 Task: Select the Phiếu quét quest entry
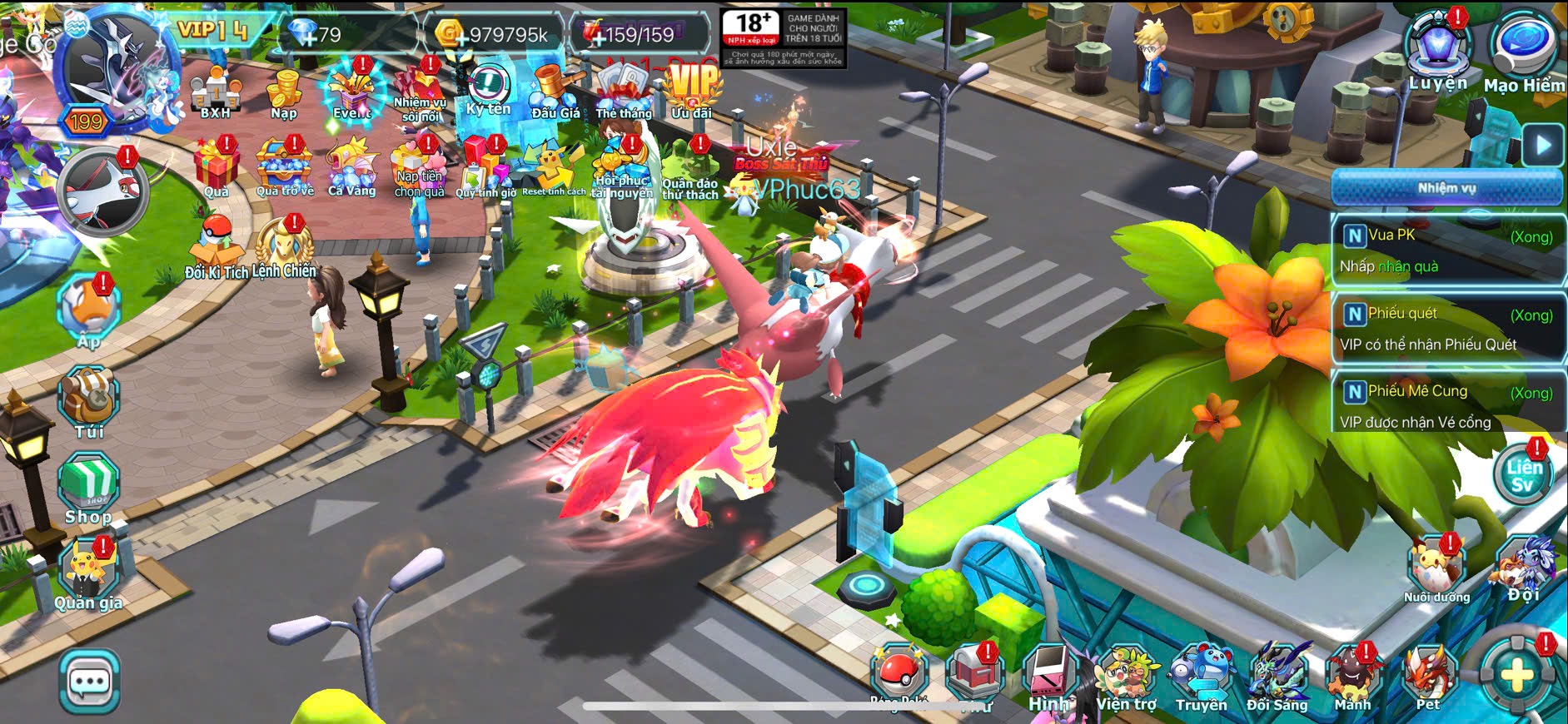click(1447, 329)
